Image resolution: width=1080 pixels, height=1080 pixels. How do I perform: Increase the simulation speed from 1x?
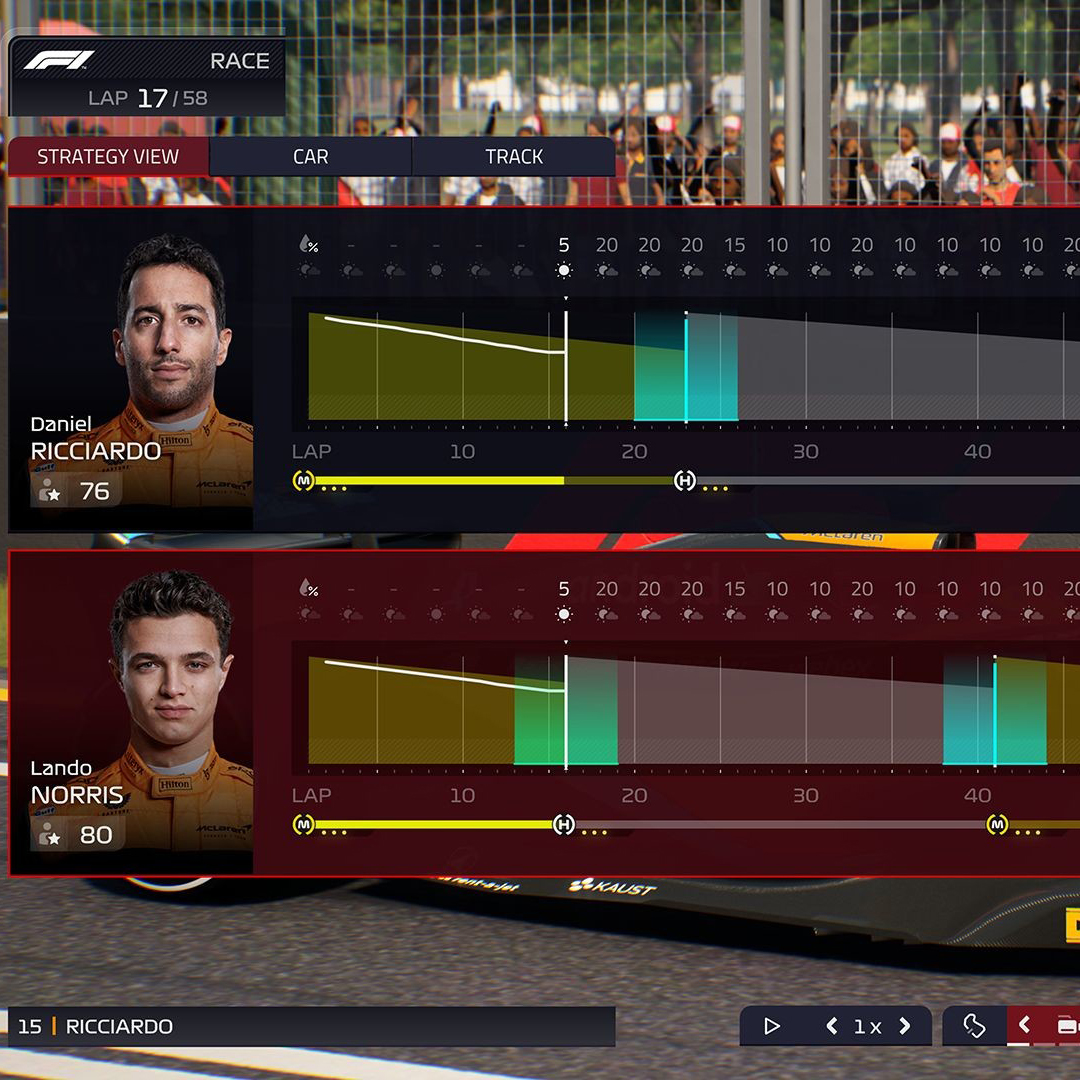(905, 1026)
